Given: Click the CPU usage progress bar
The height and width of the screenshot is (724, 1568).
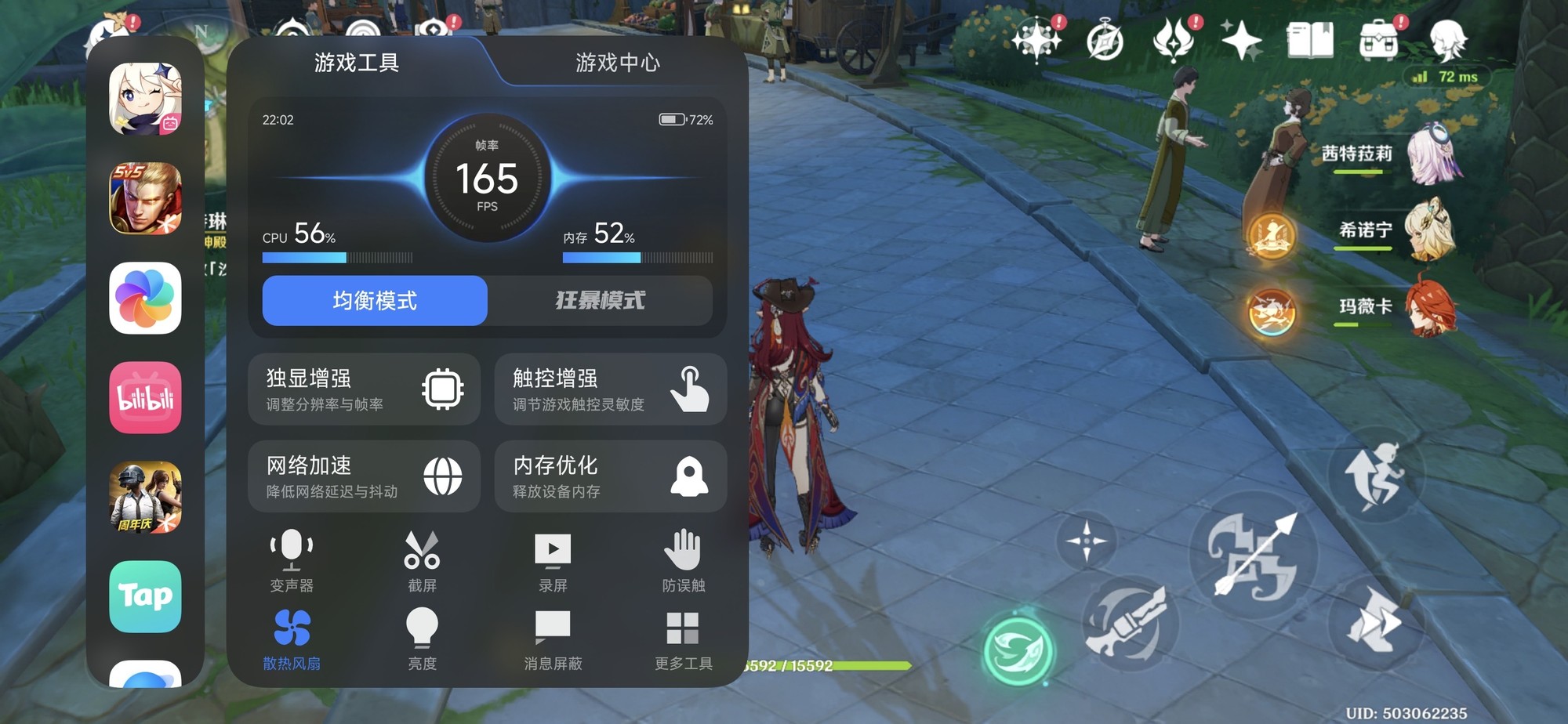Looking at the screenshot, I should coord(337,256).
